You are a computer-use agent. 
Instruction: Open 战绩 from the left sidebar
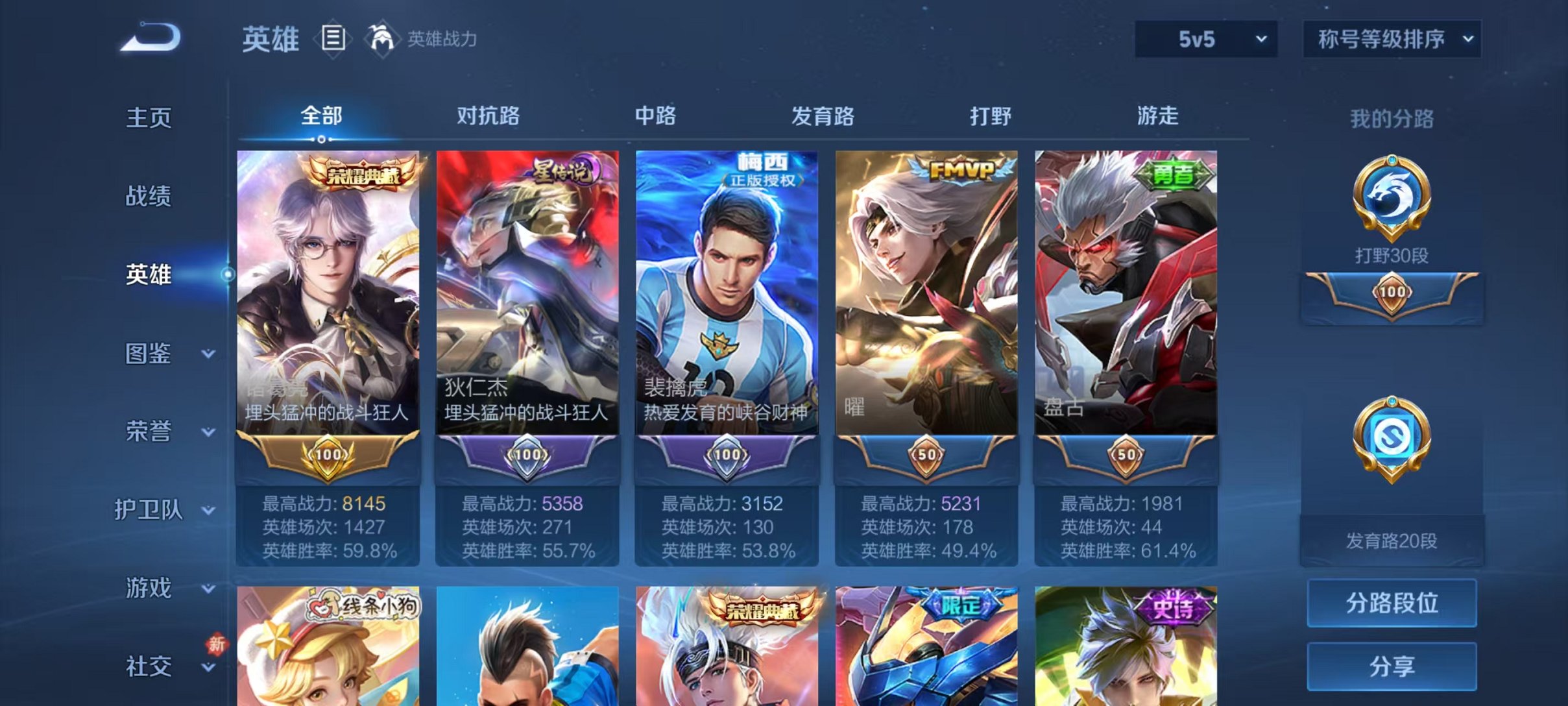[148, 196]
